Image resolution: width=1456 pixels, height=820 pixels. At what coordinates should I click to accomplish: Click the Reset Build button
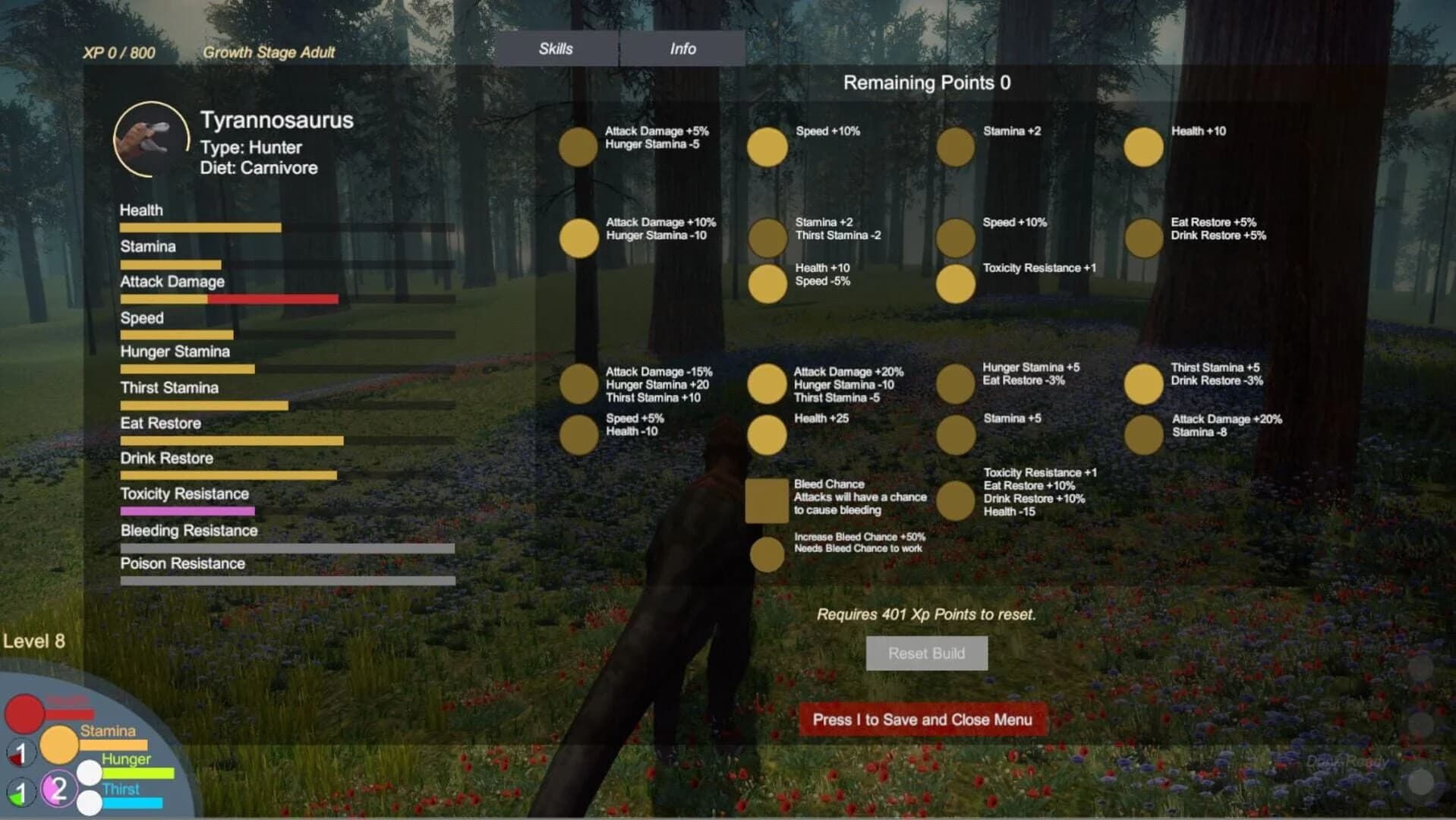pyautogui.click(x=926, y=653)
